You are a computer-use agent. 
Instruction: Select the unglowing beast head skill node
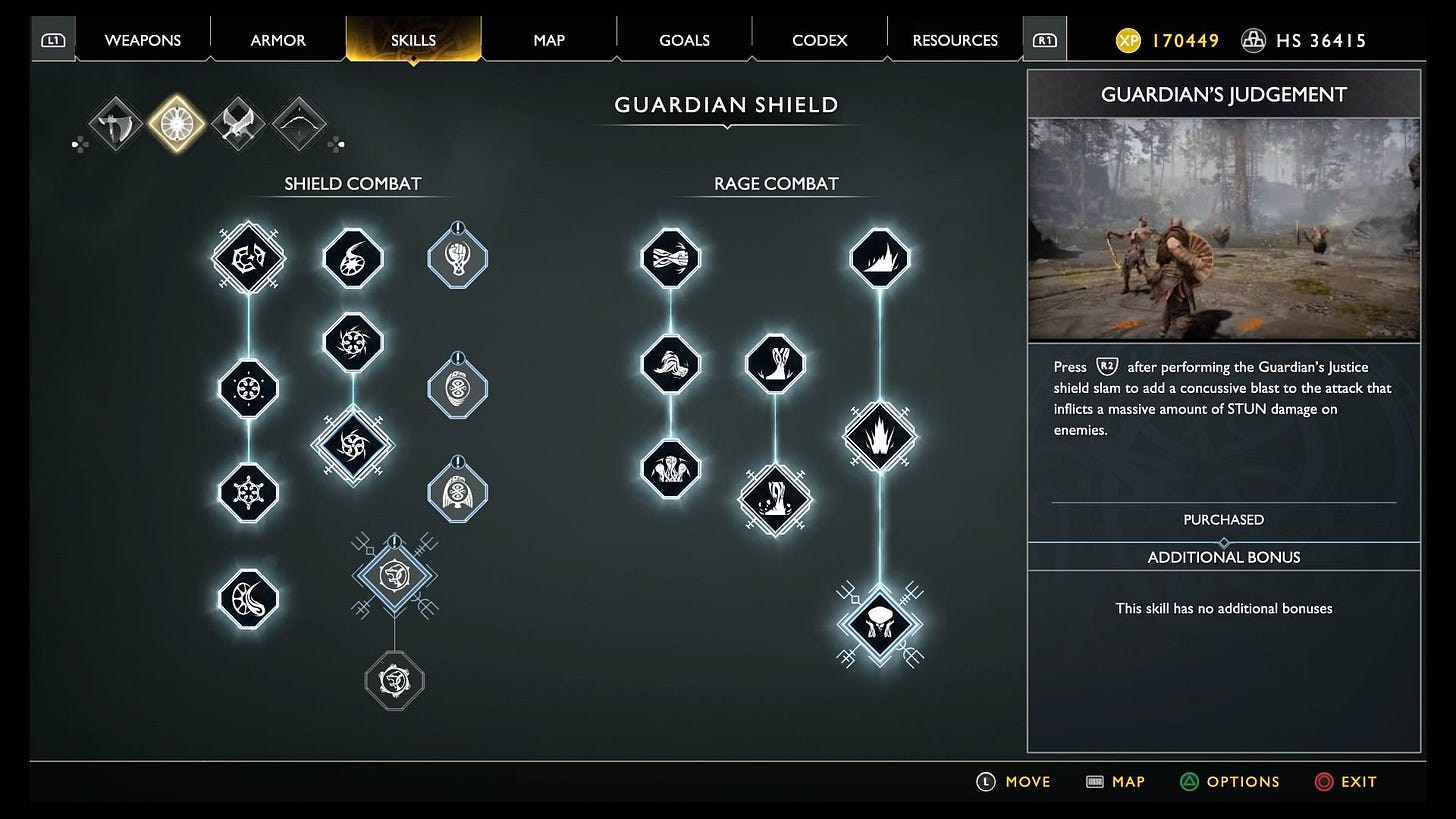pos(394,681)
